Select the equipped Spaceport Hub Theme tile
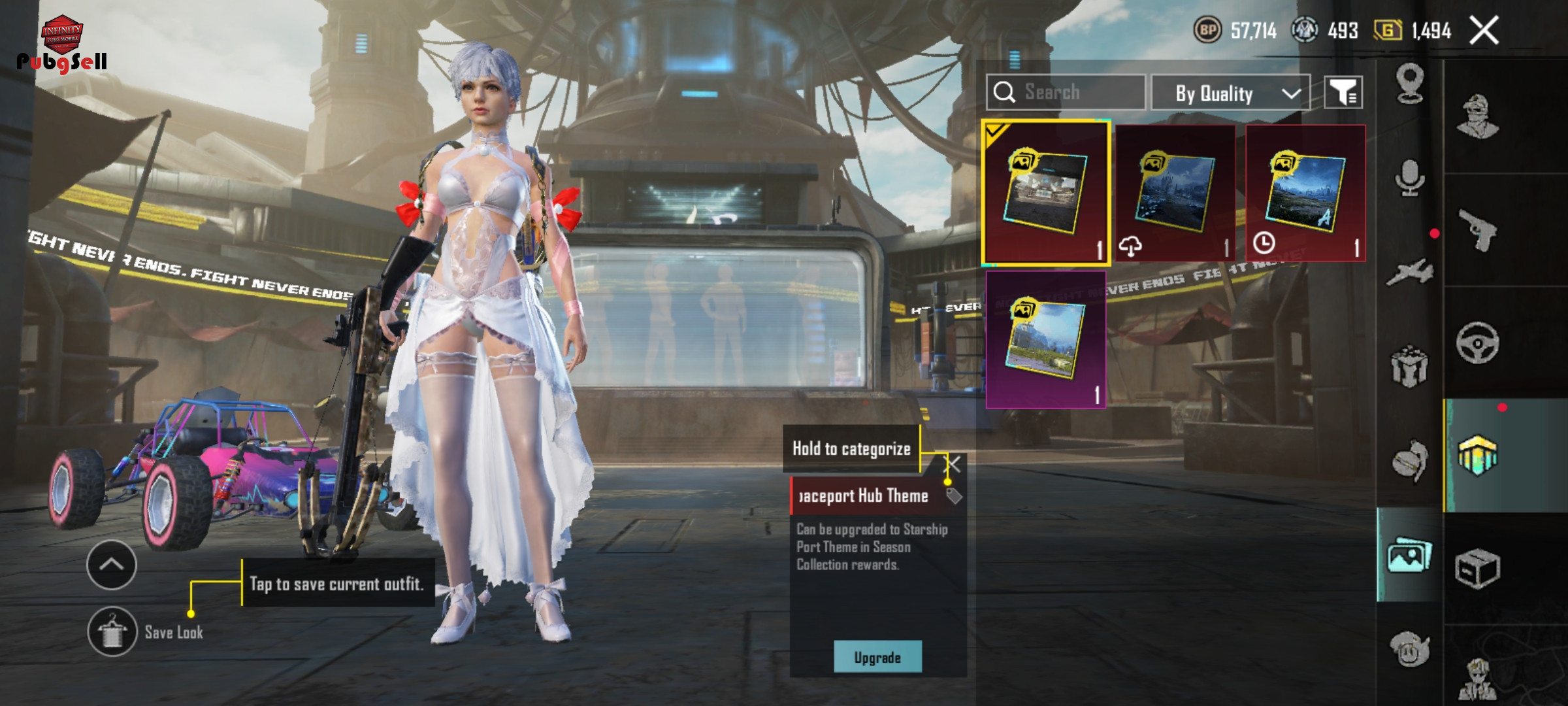1568x706 pixels. 1045,193
